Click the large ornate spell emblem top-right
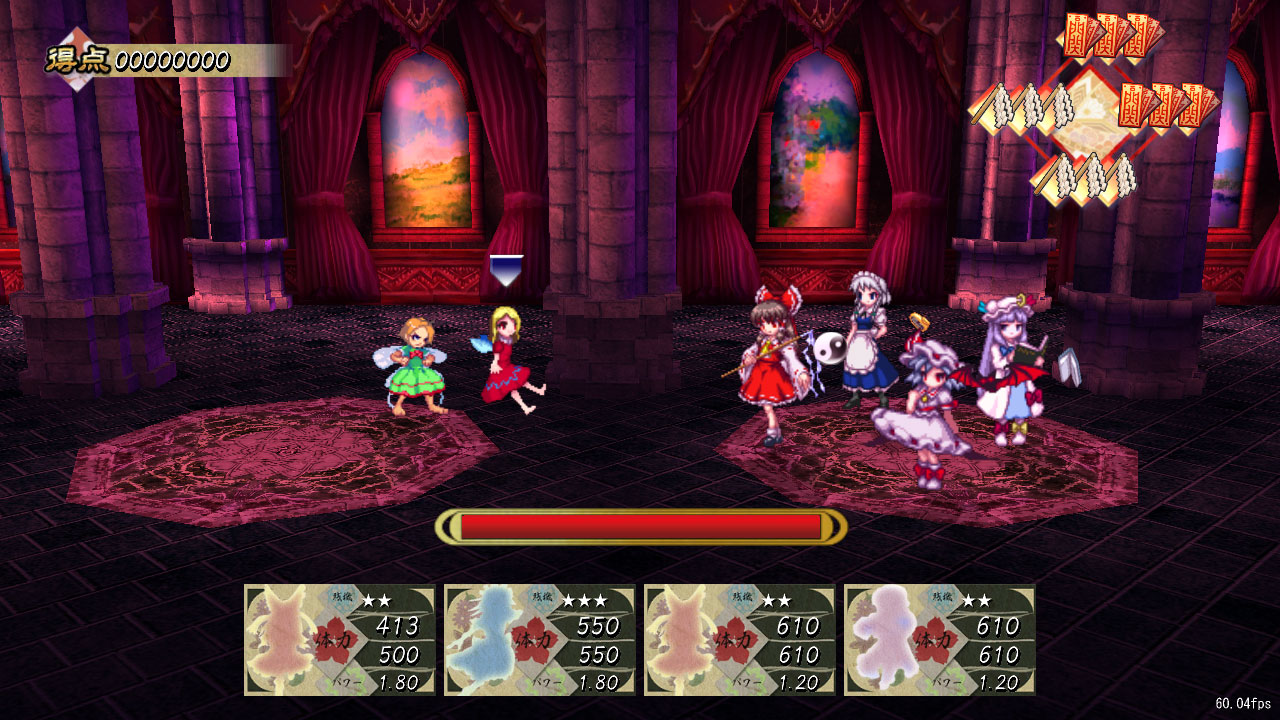 click(x=1088, y=110)
